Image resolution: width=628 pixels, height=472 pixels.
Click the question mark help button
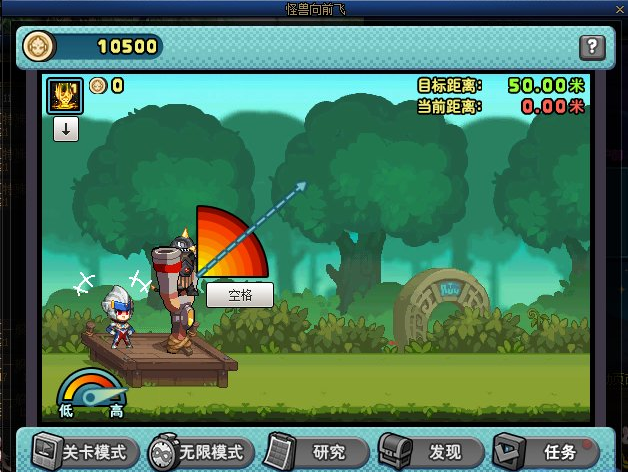(592, 46)
